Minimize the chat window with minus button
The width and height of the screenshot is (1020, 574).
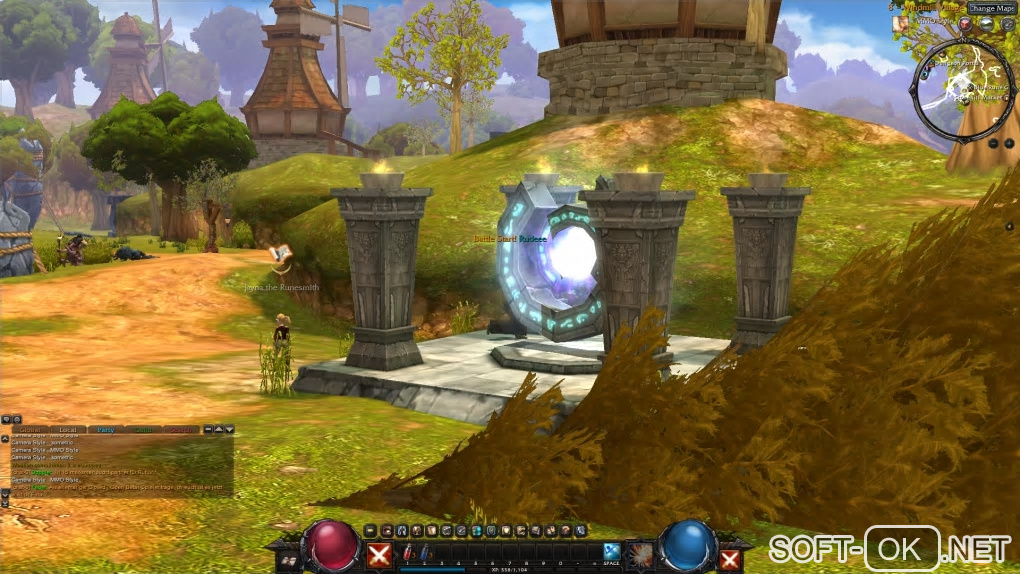[208, 429]
